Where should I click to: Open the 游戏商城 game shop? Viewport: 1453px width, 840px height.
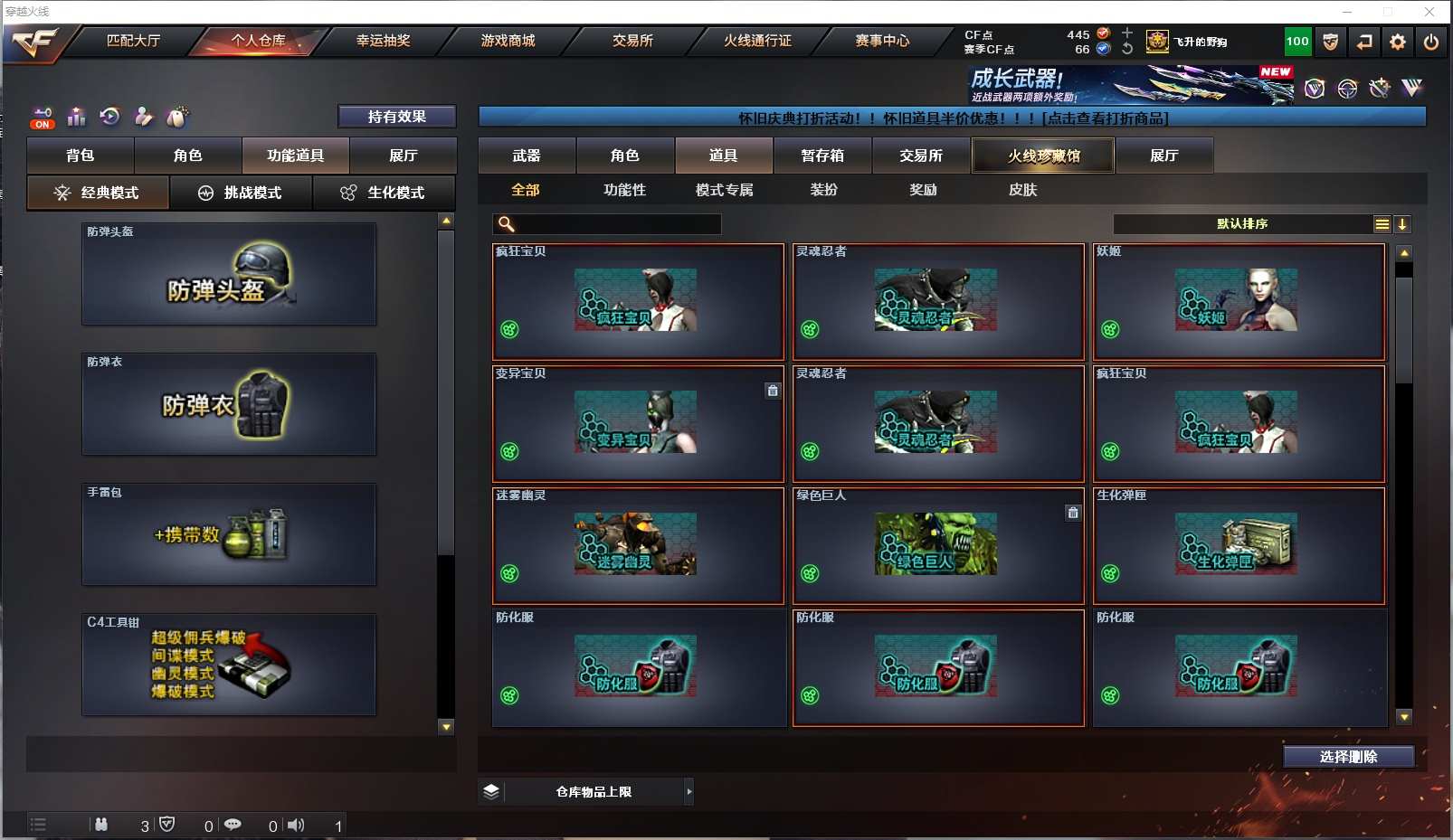(x=508, y=41)
